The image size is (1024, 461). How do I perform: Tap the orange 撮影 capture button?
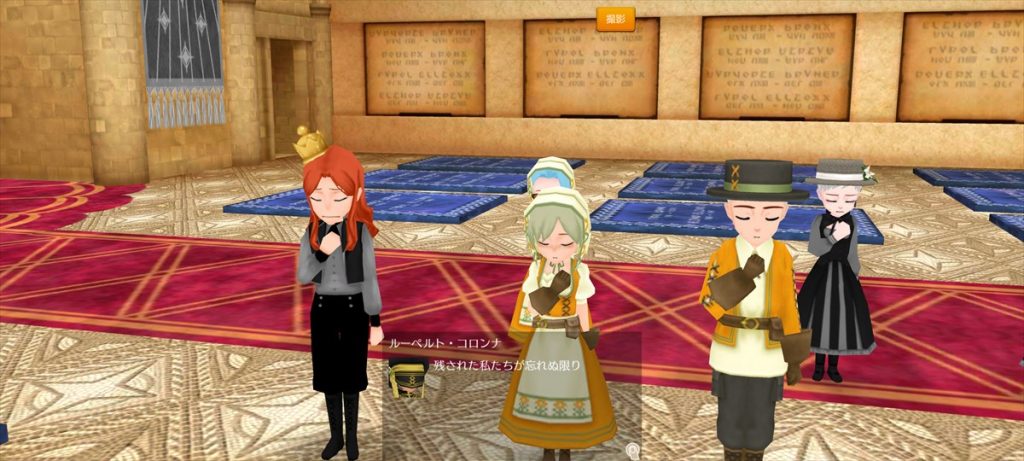[616, 19]
